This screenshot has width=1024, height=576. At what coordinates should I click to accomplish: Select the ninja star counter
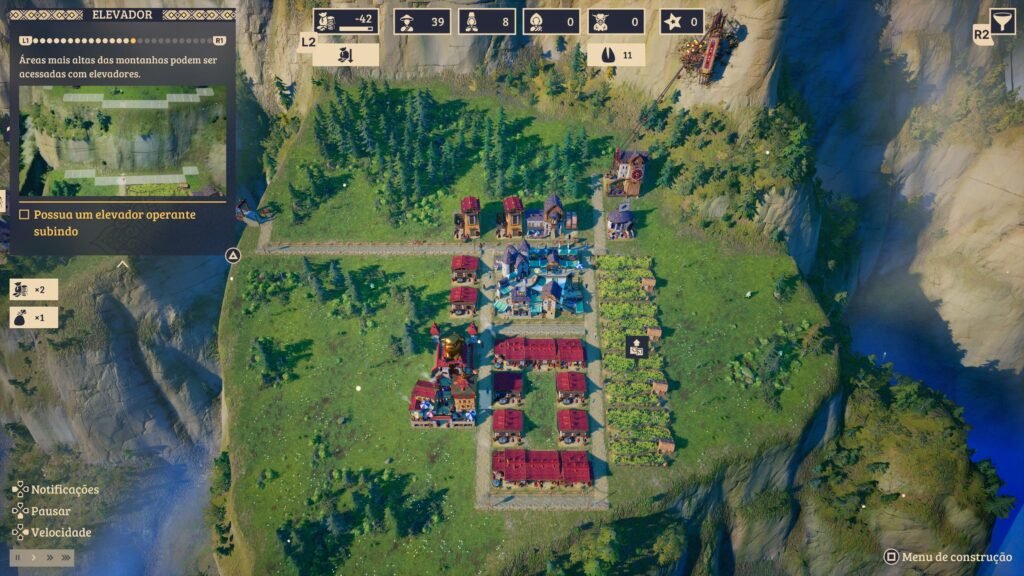point(681,21)
